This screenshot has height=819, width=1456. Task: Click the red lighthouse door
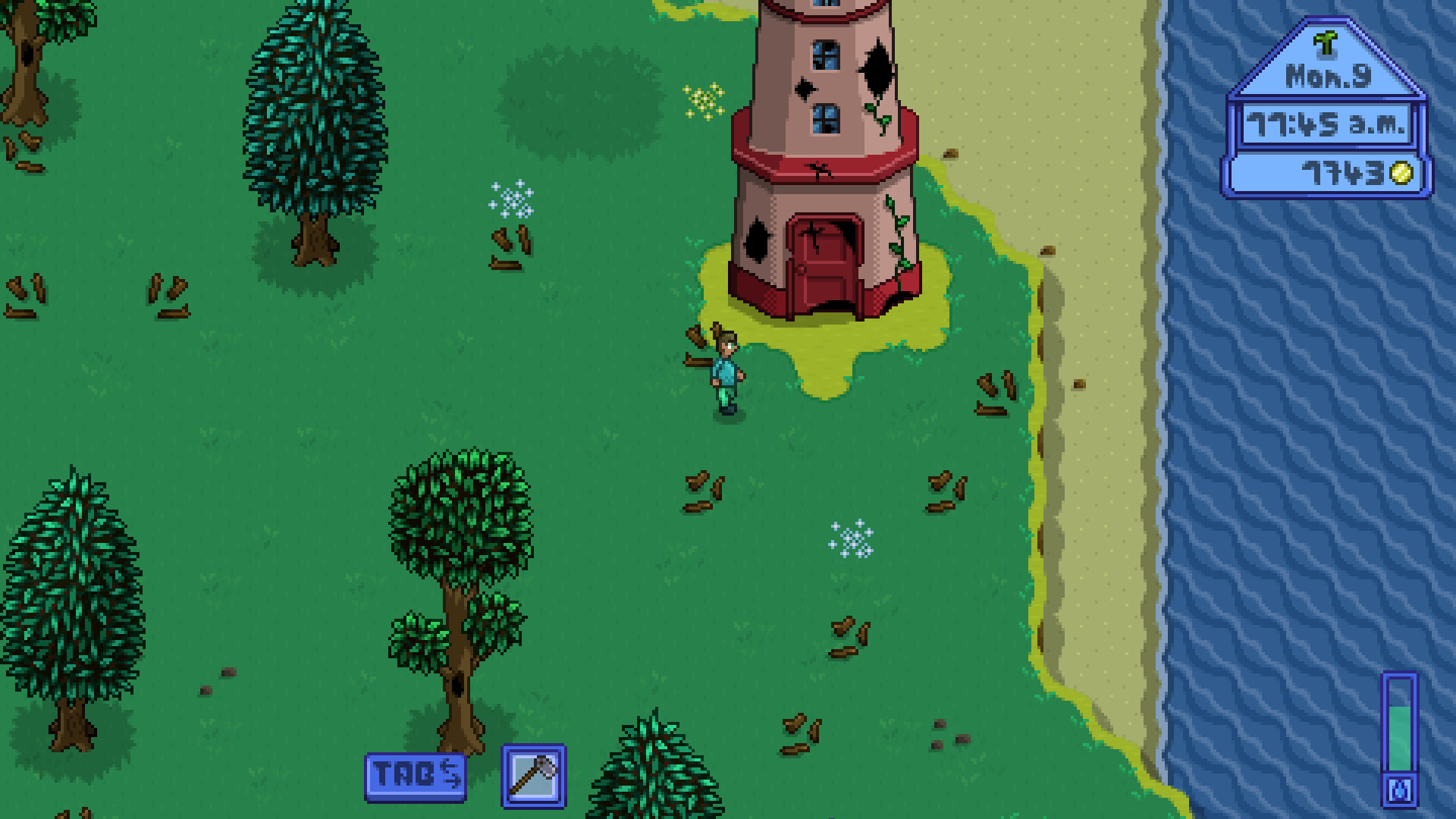(823, 258)
